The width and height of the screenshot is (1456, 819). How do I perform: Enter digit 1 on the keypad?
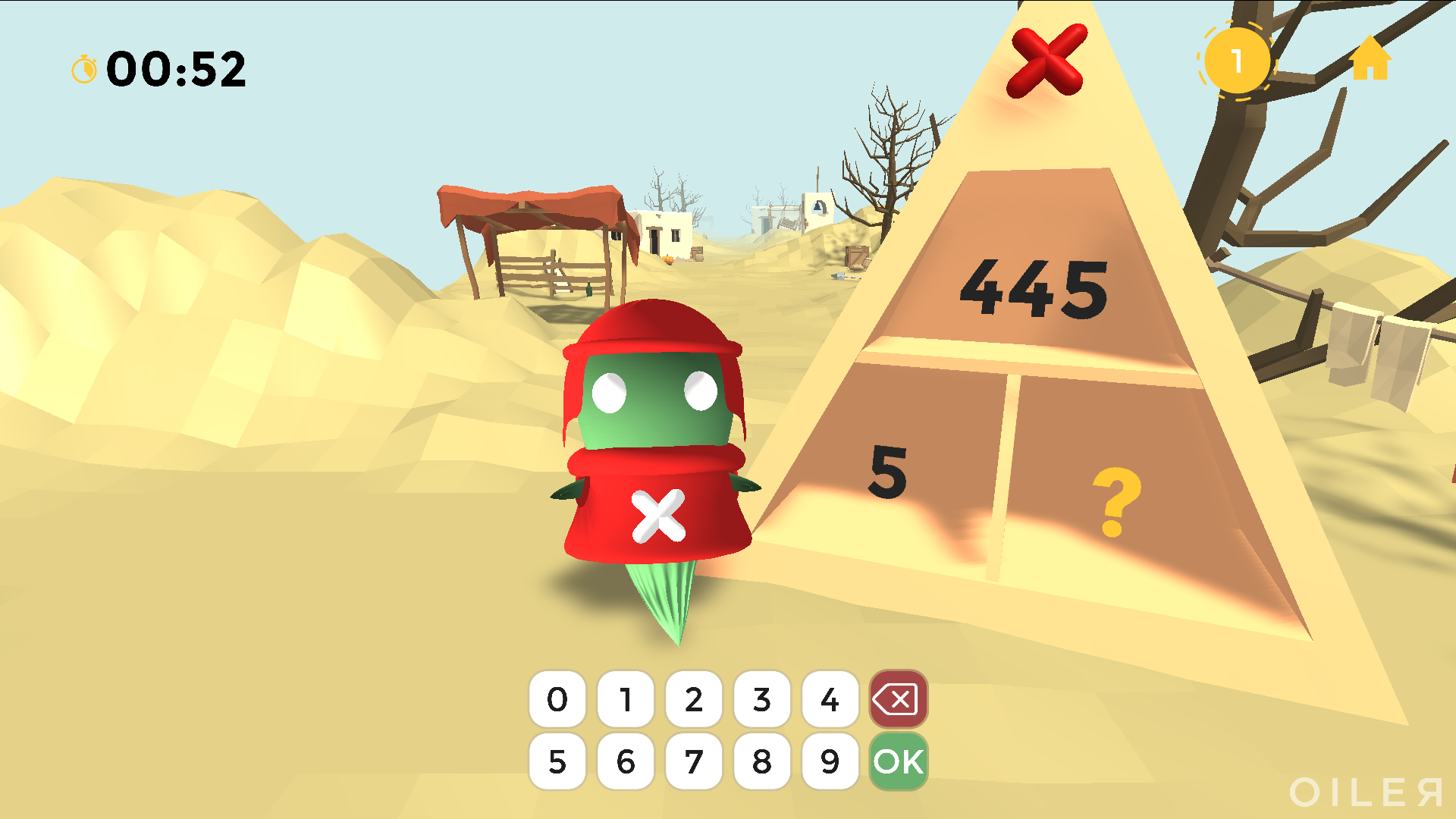626,699
